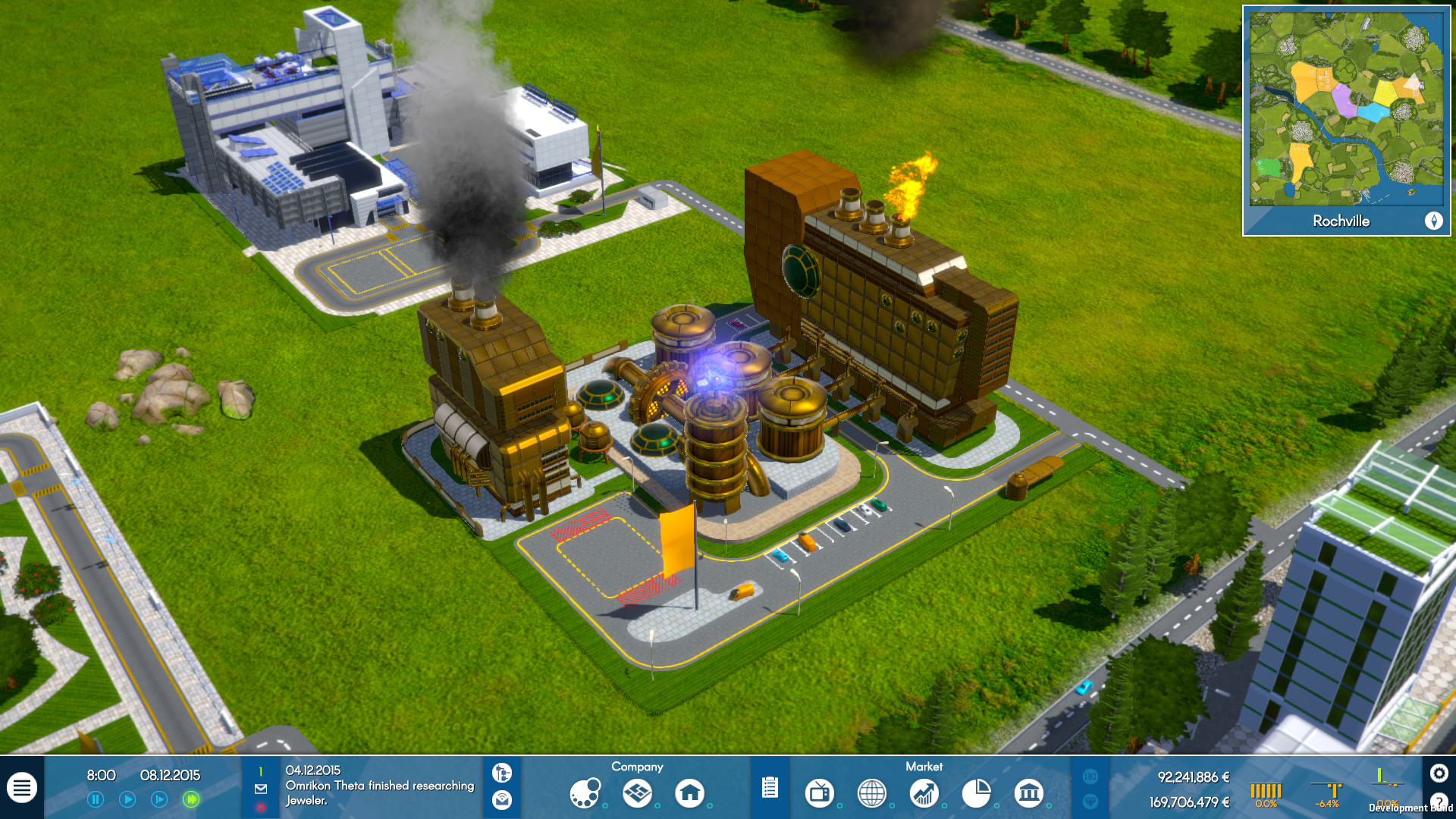Viewport: 1456px width, 819px height.
Task: Open the world market globe icon
Action: point(872,793)
